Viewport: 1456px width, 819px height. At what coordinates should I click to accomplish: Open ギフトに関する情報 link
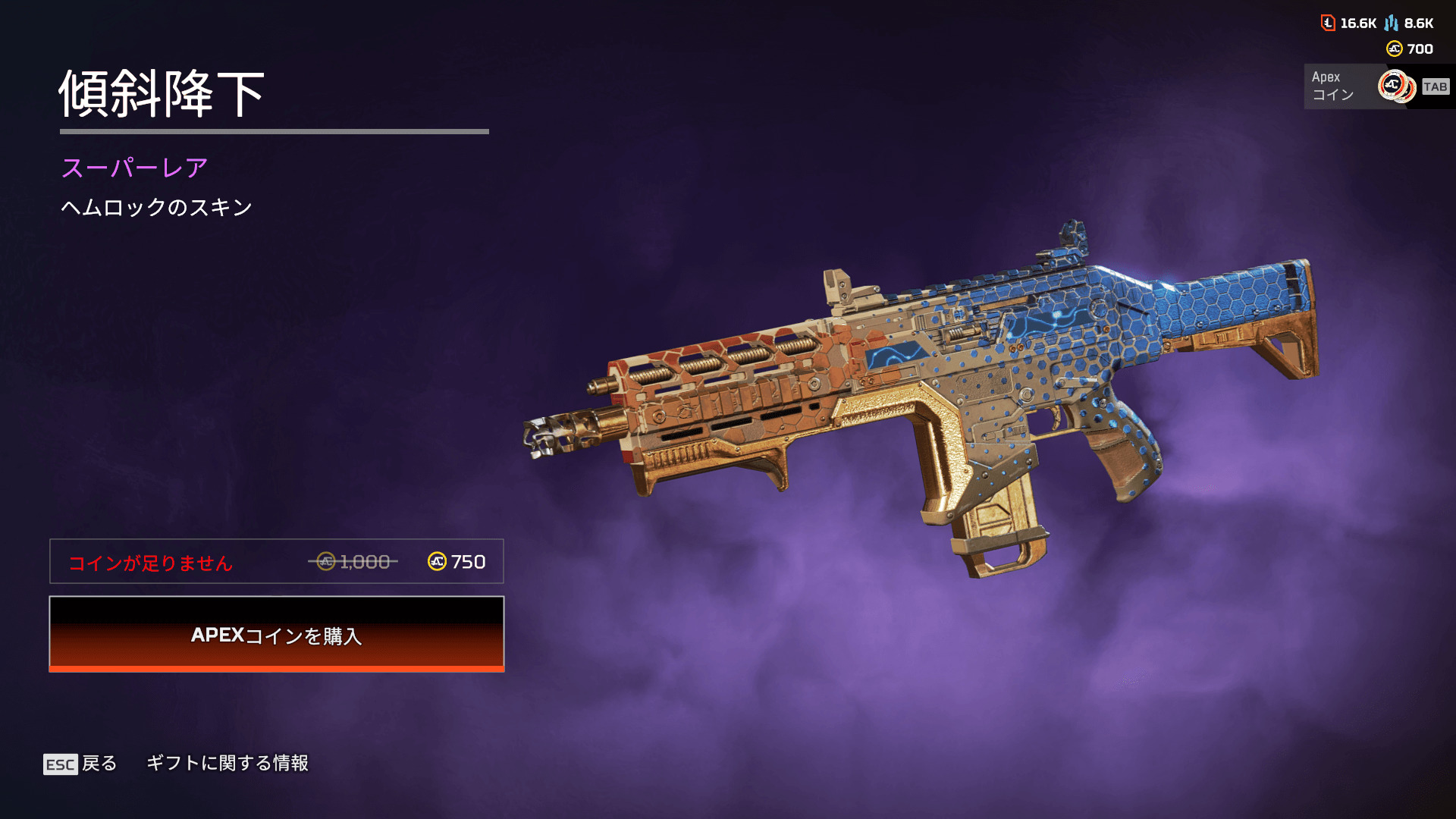(x=227, y=763)
